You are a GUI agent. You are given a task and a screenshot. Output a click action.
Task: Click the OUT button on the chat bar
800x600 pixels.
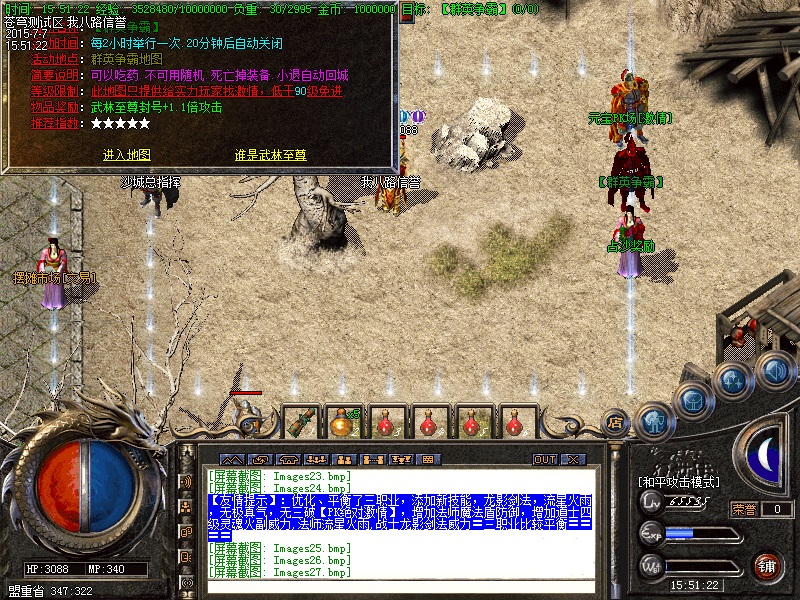[544, 459]
